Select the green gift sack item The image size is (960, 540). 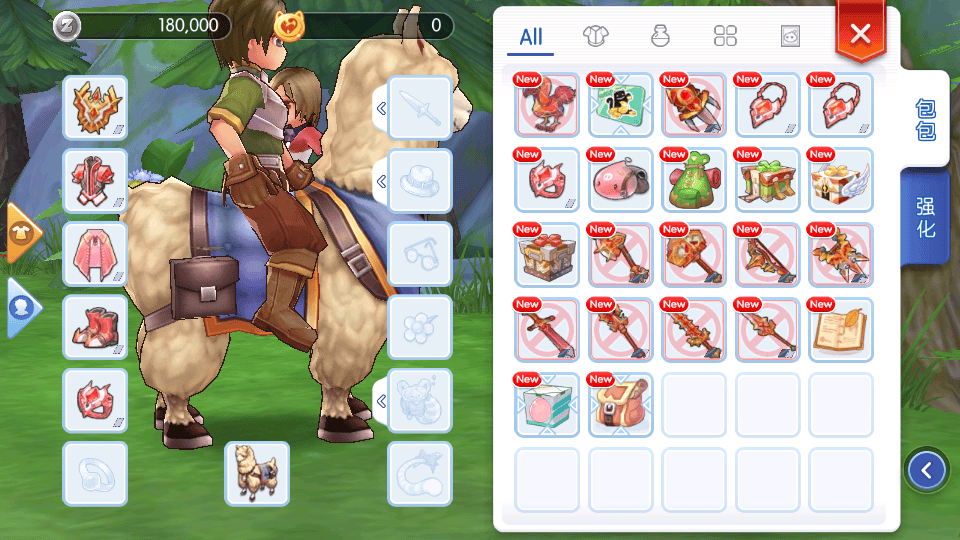click(x=694, y=180)
